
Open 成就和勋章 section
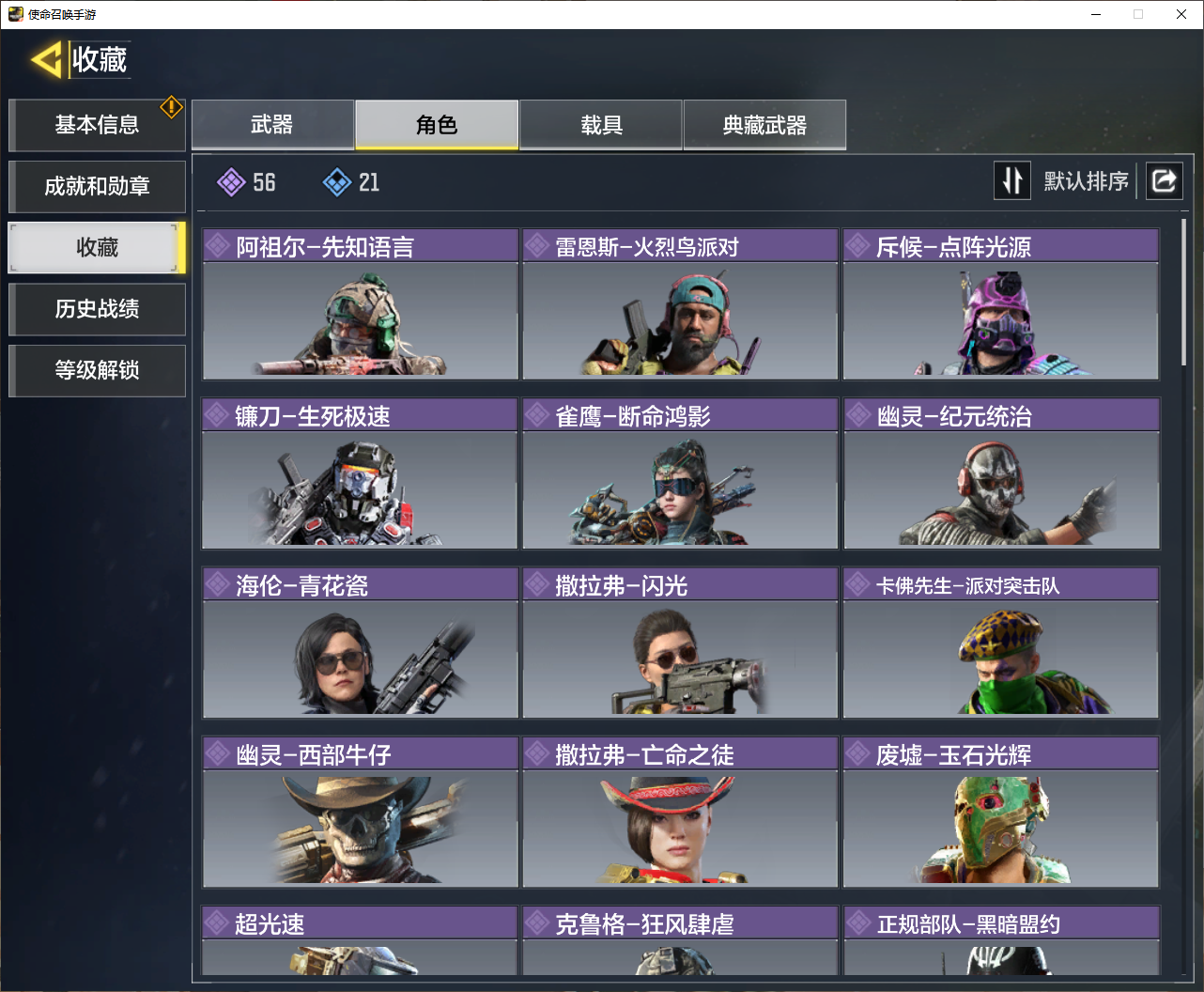pos(97,186)
